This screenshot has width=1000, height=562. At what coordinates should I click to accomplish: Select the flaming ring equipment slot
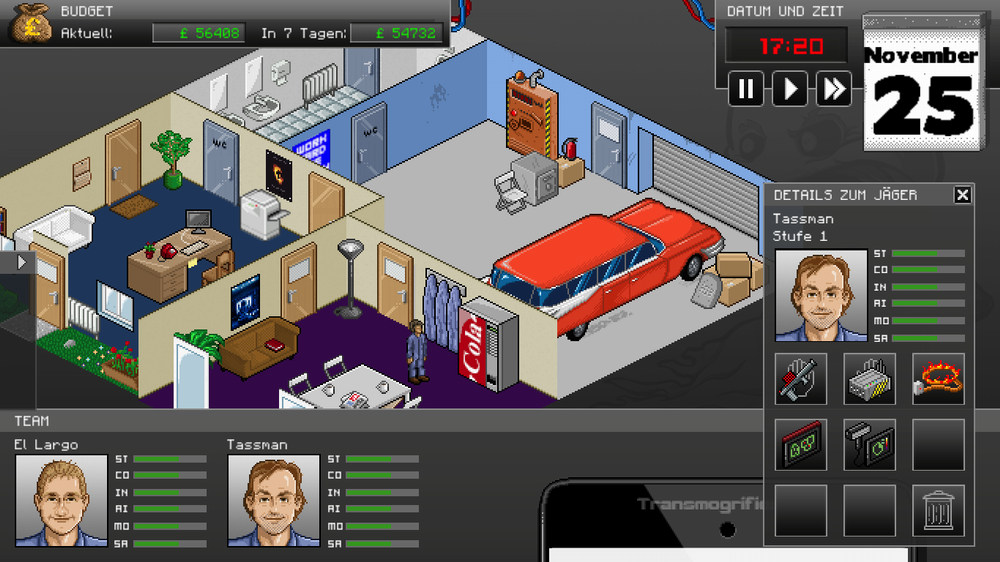(x=938, y=379)
